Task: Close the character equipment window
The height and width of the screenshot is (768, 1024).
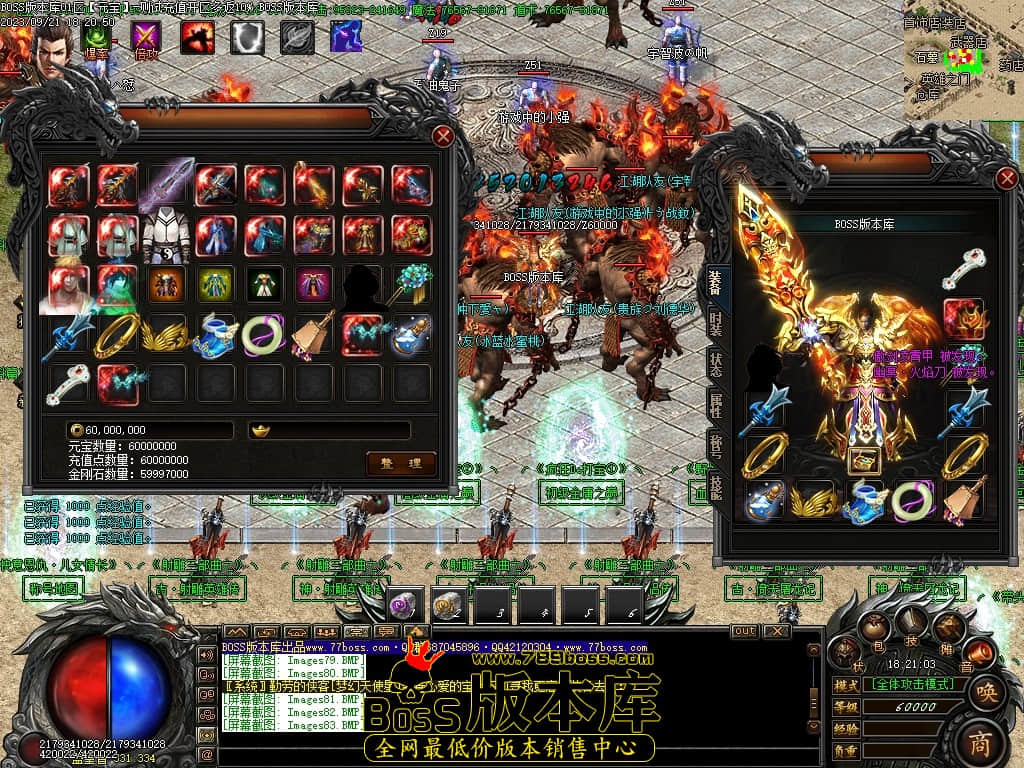Action: [1006, 179]
